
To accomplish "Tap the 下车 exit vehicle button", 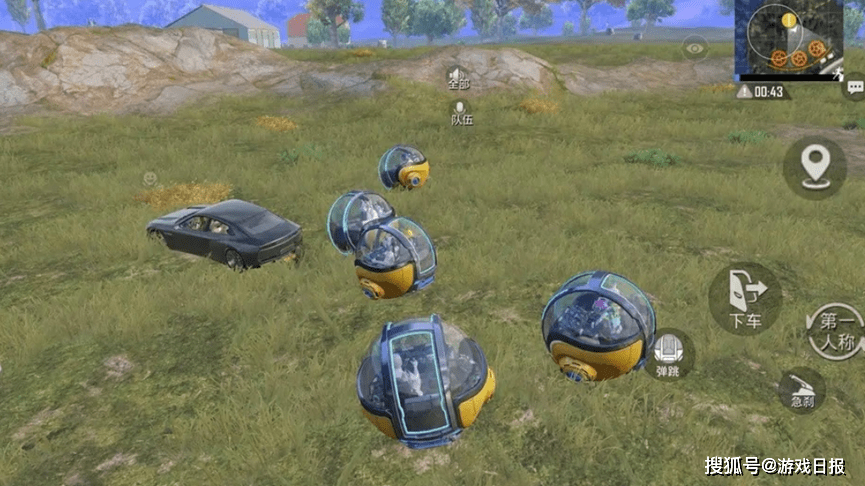I will (745, 298).
